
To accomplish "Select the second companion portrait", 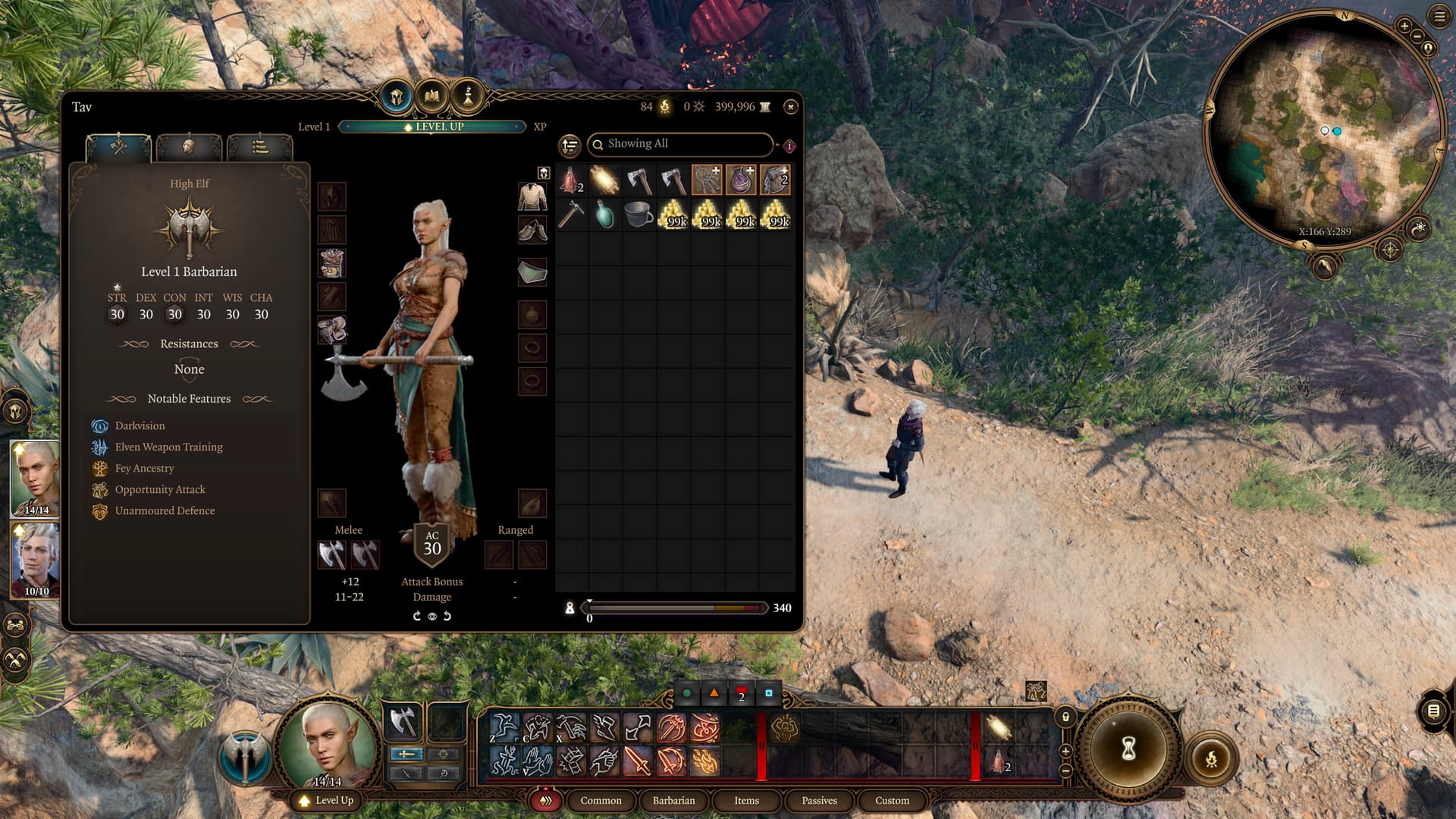I will tap(36, 560).
